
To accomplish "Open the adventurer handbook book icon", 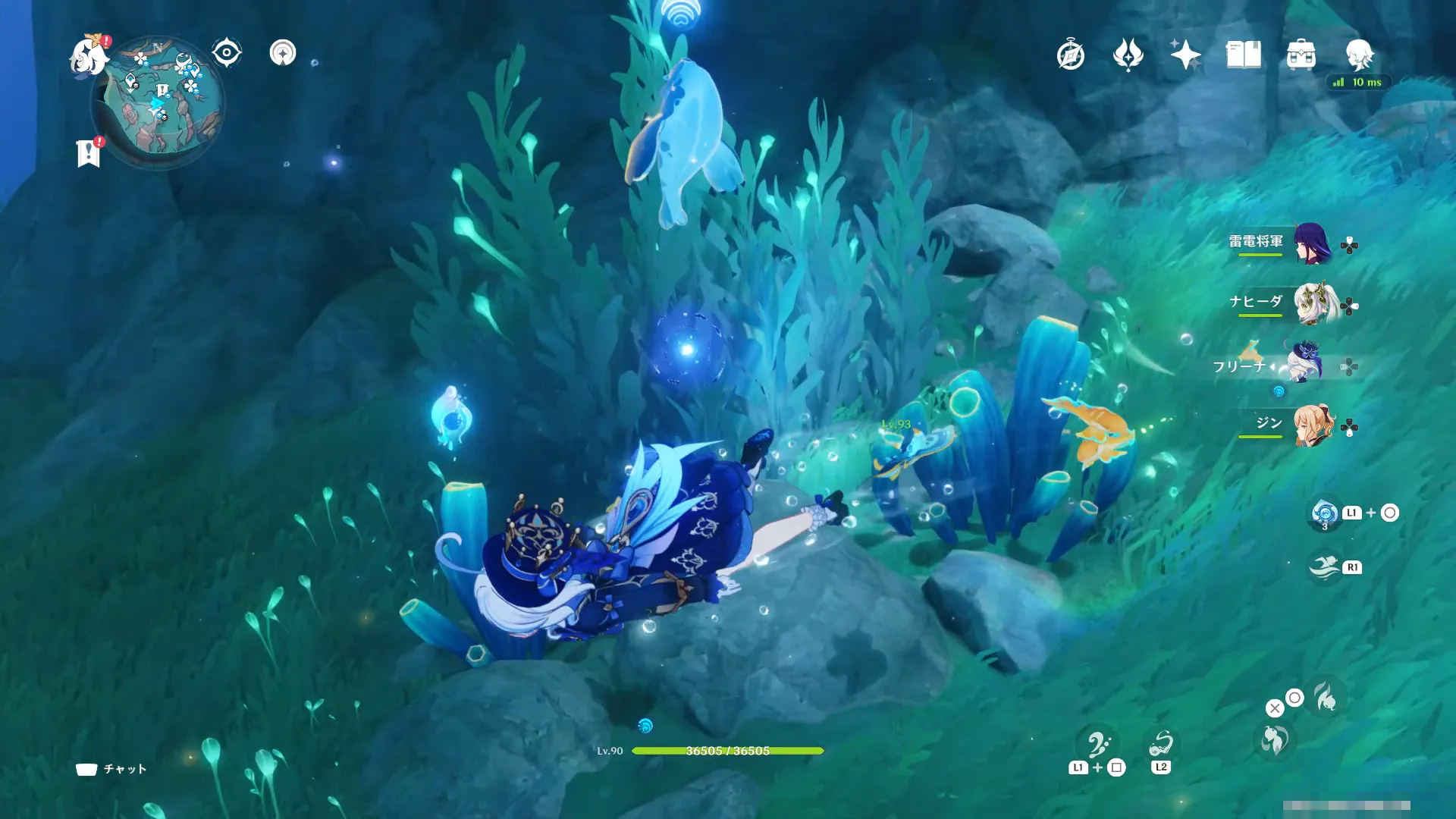I will (1243, 55).
